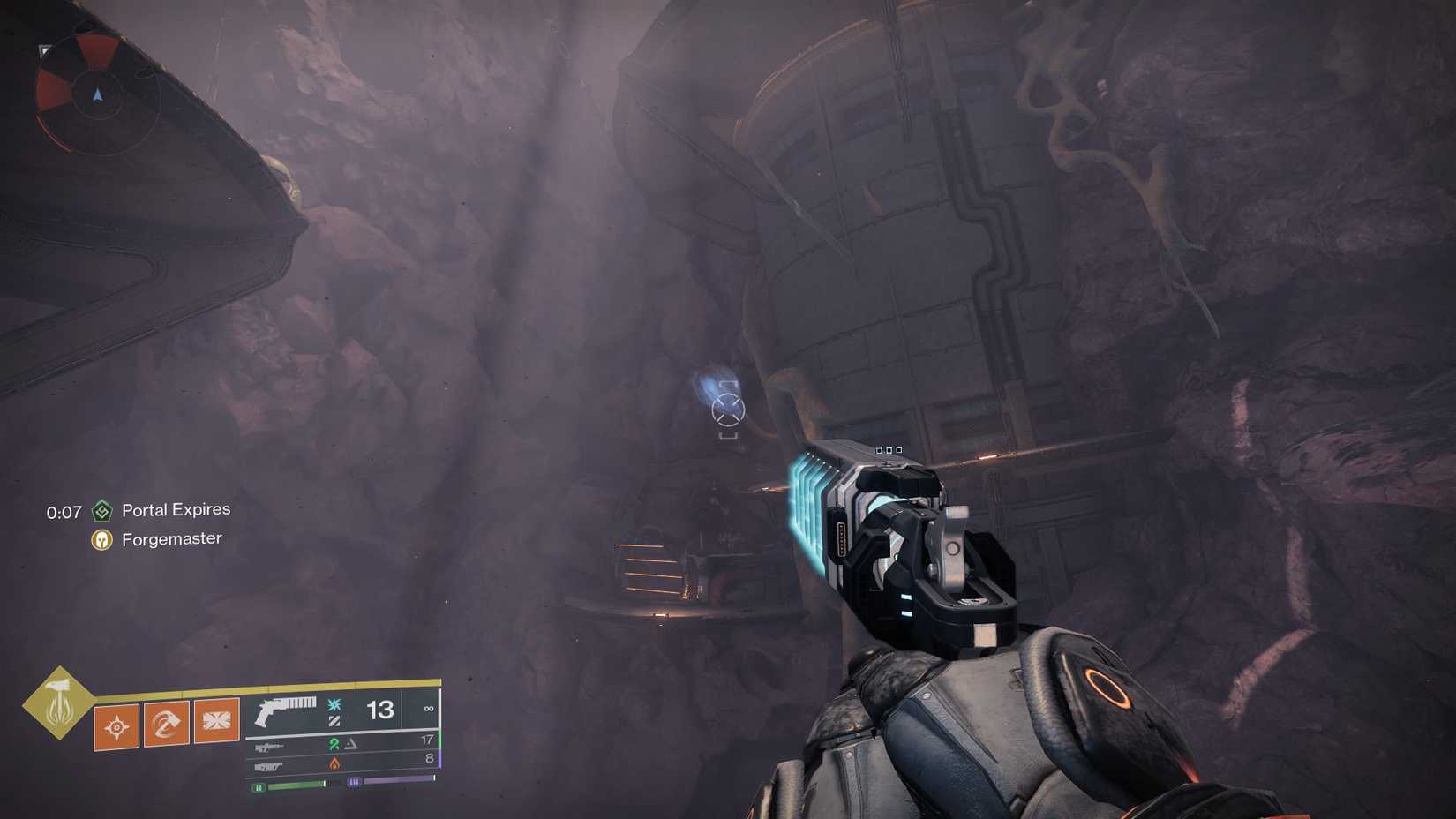This screenshot has height=819, width=1456.
Task: Click the infinity ammo symbol
Action: tap(430, 709)
